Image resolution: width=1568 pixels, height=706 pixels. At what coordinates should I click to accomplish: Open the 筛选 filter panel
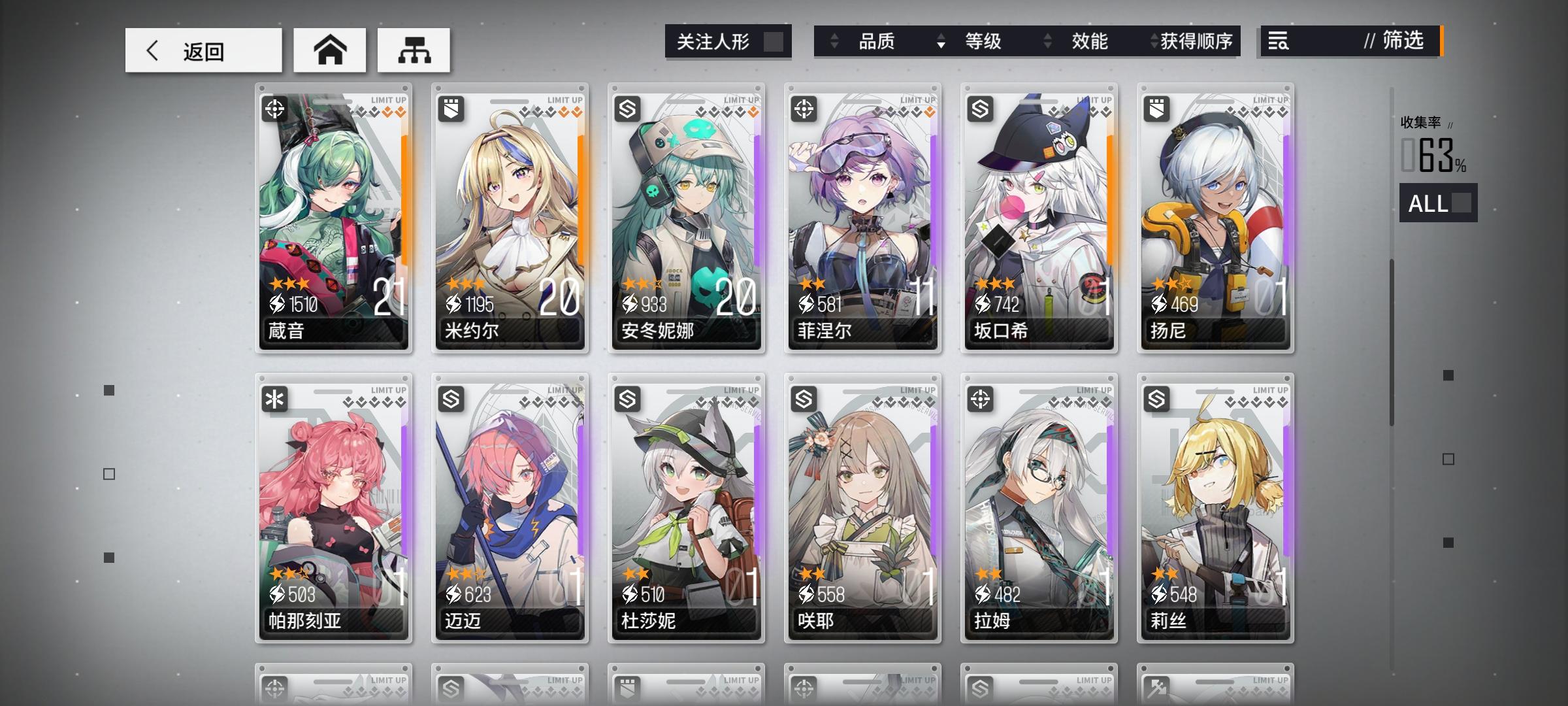1398,42
